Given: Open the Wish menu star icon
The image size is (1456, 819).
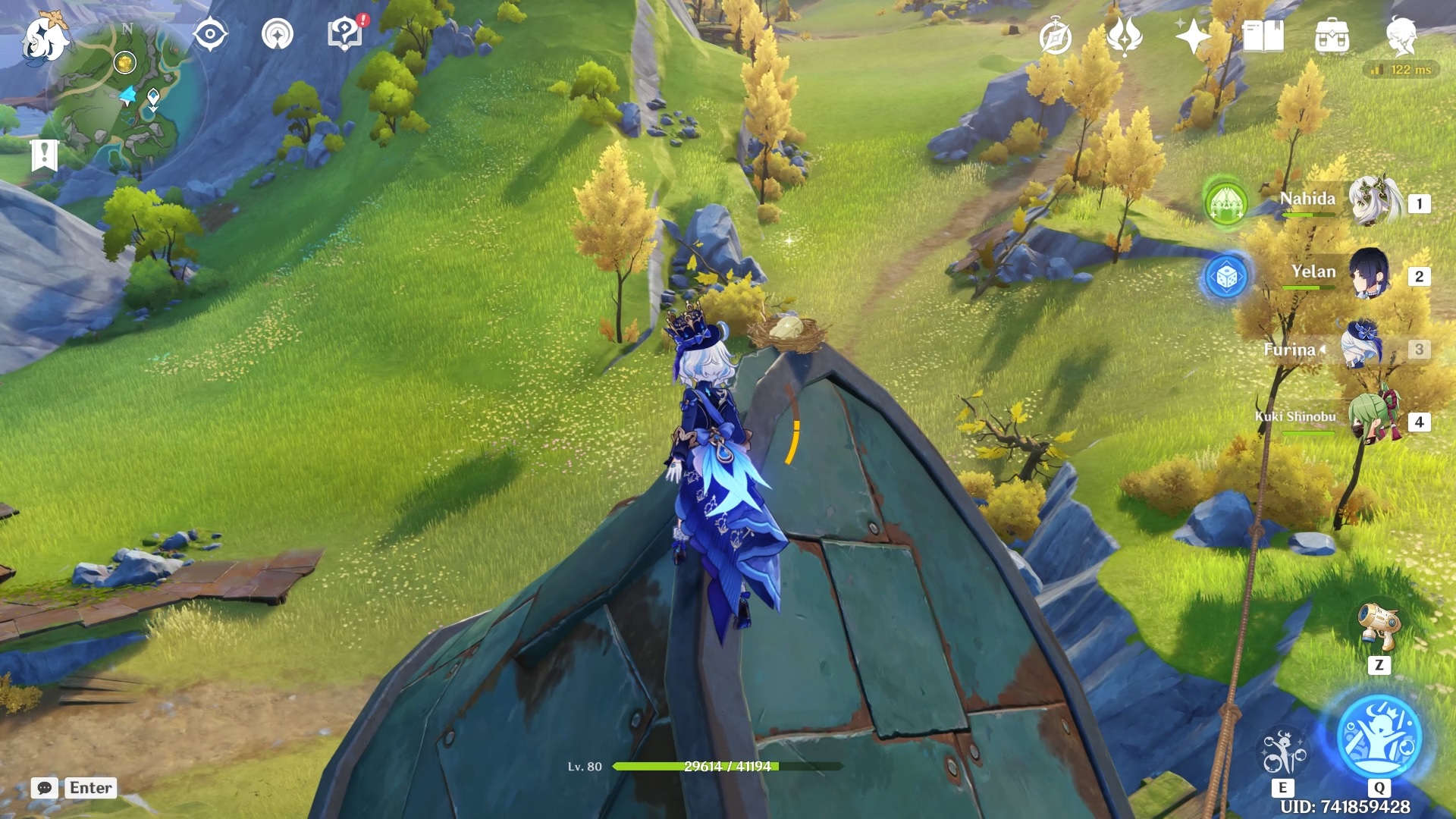Looking at the screenshot, I should 1194,36.
